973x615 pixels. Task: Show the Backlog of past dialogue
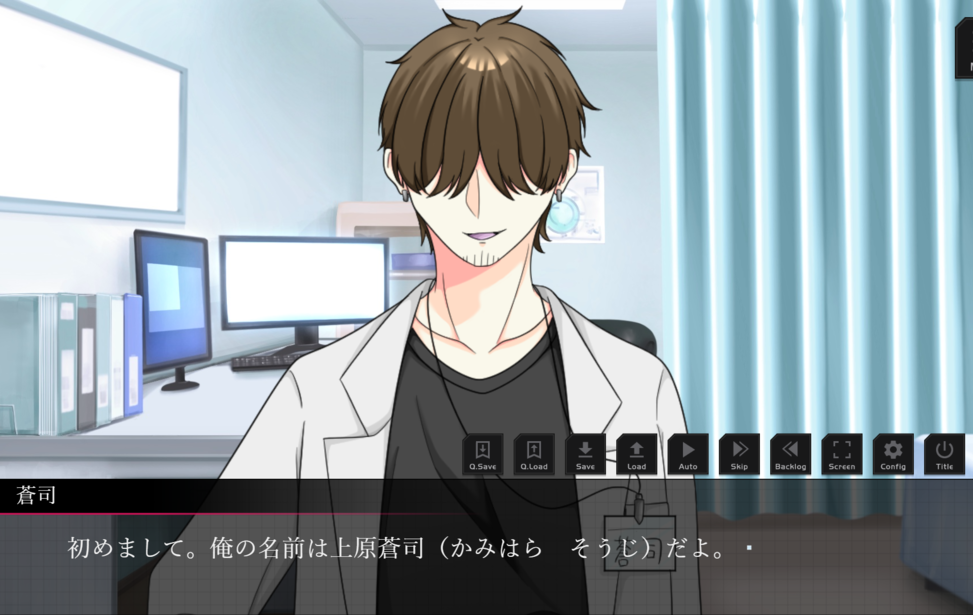[x=790, y=454]
